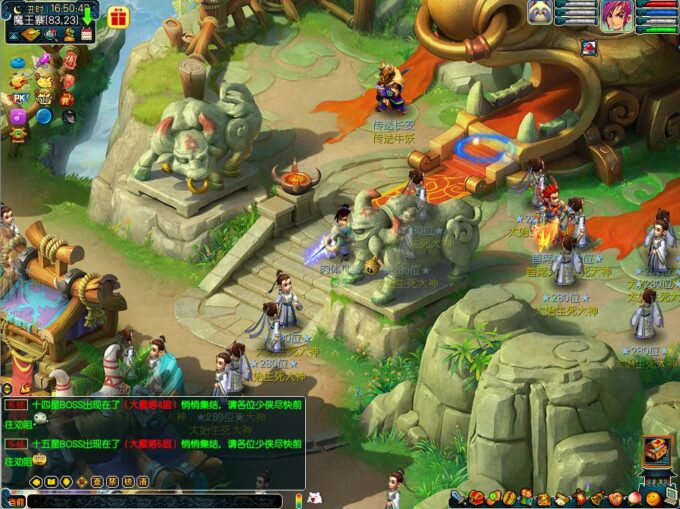Click the pet portrait at top
Screen dimensions: 680x509
(541, 12)
